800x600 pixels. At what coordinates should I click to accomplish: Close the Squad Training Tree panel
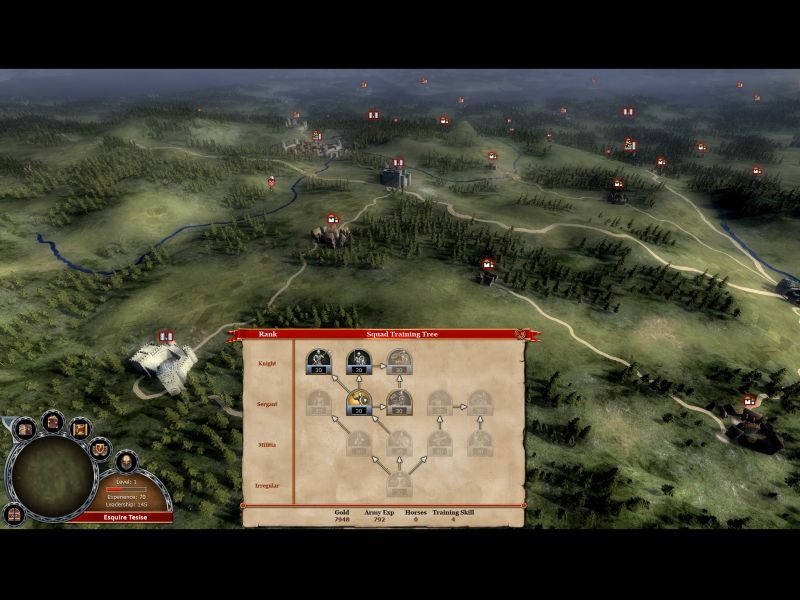(x=520, y=334)
